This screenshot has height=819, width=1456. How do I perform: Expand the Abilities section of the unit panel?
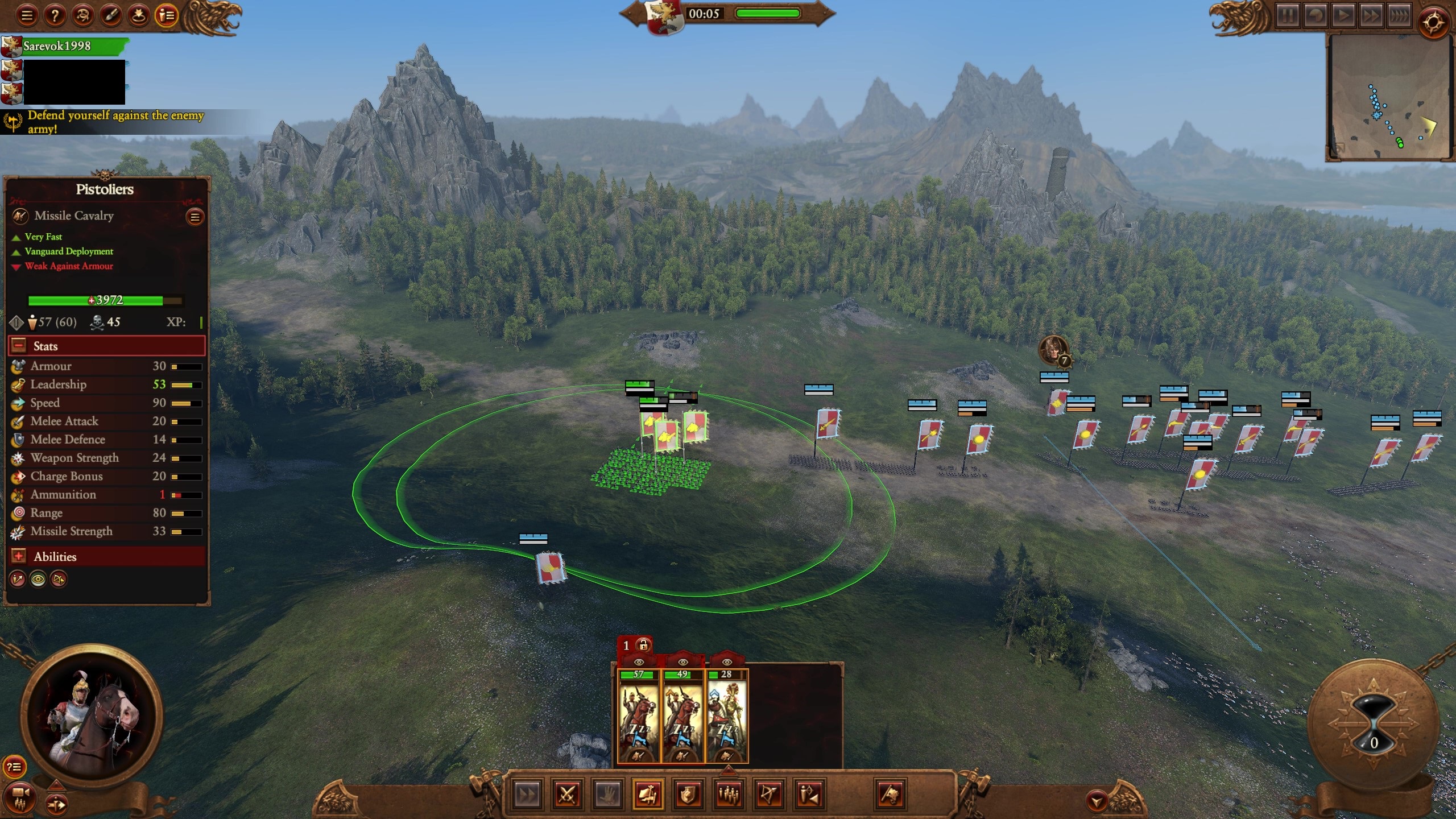pos(19,557)
